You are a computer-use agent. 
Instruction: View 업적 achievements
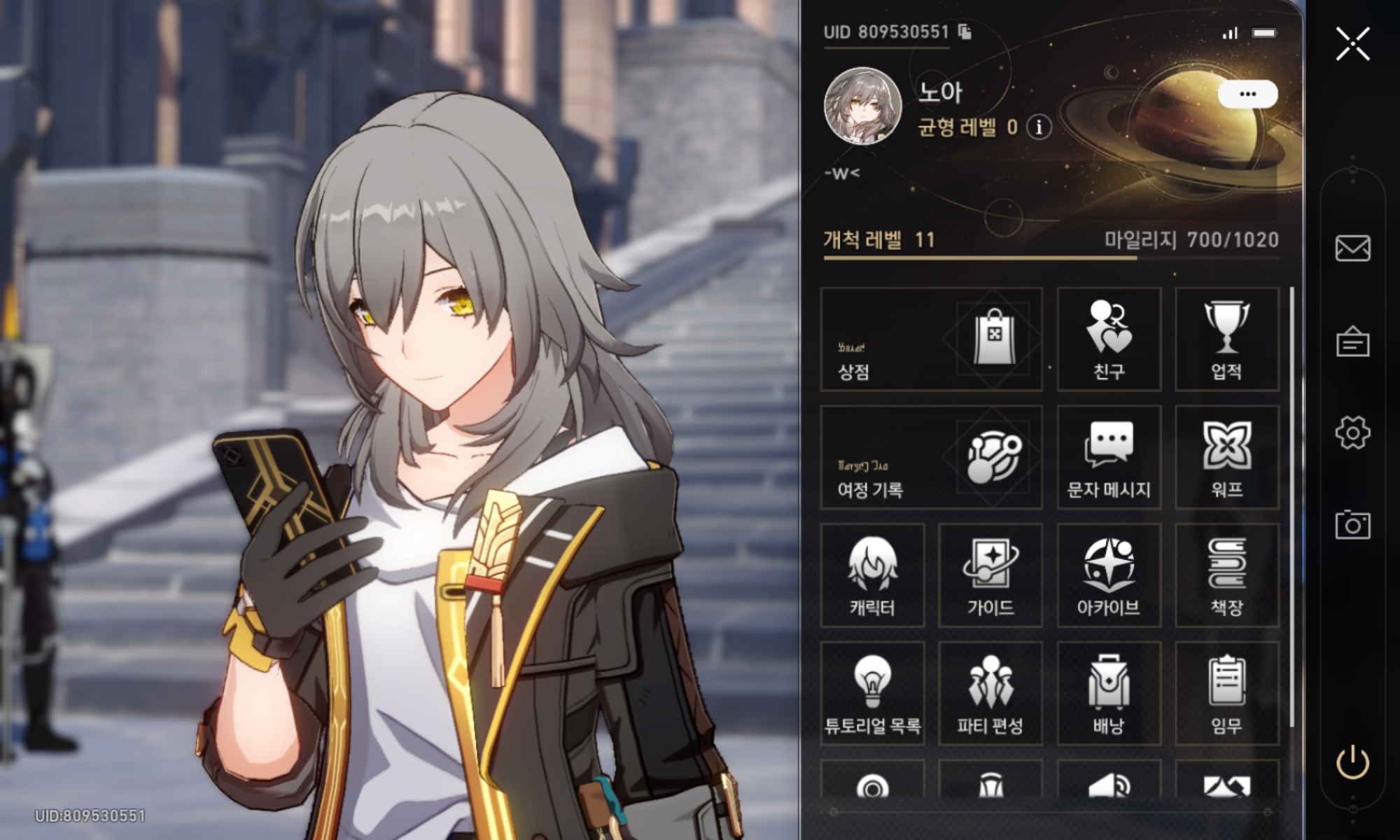(x=1226, y=339)
